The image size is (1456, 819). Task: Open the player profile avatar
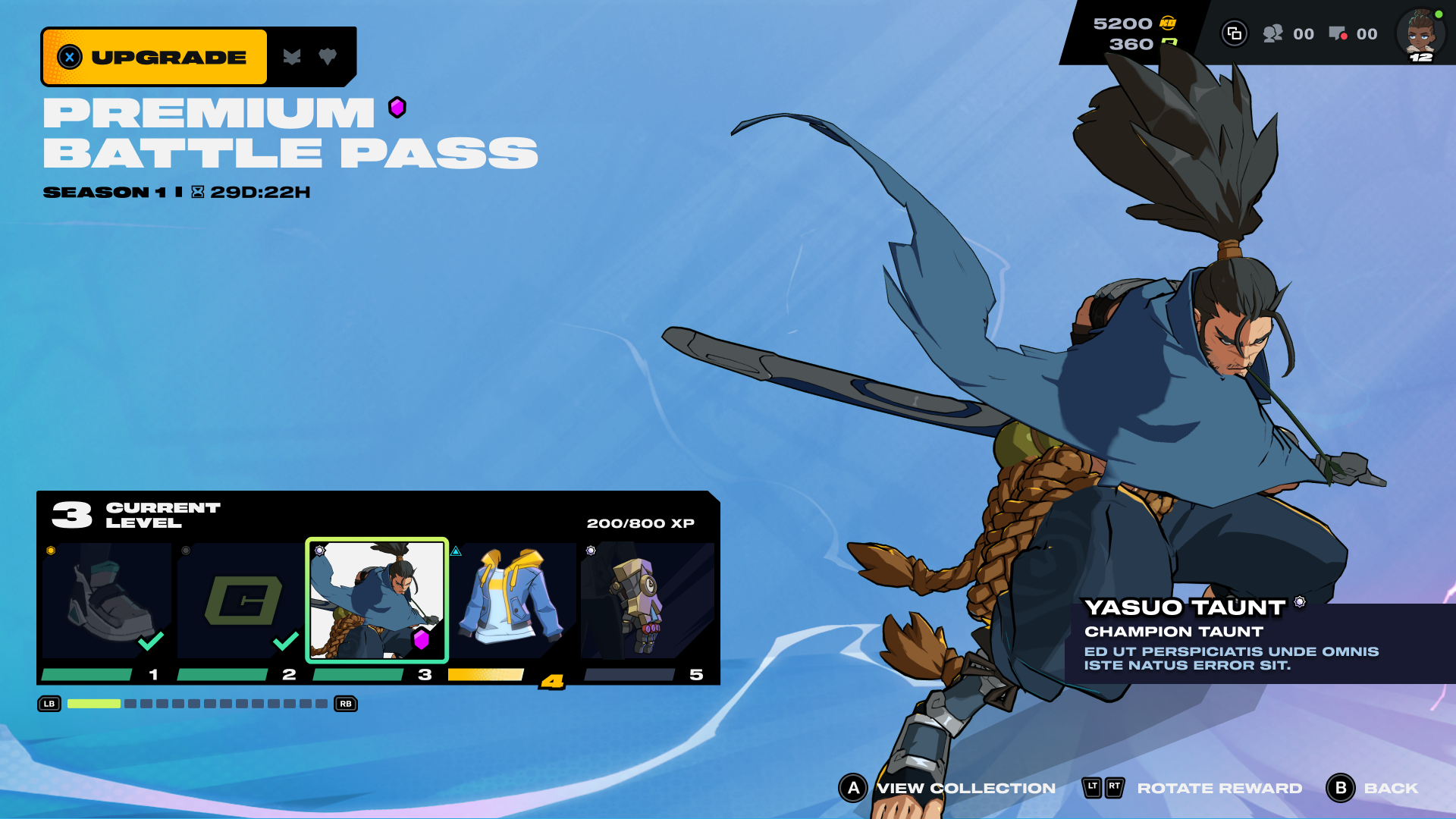click(x=1420, y=33)
